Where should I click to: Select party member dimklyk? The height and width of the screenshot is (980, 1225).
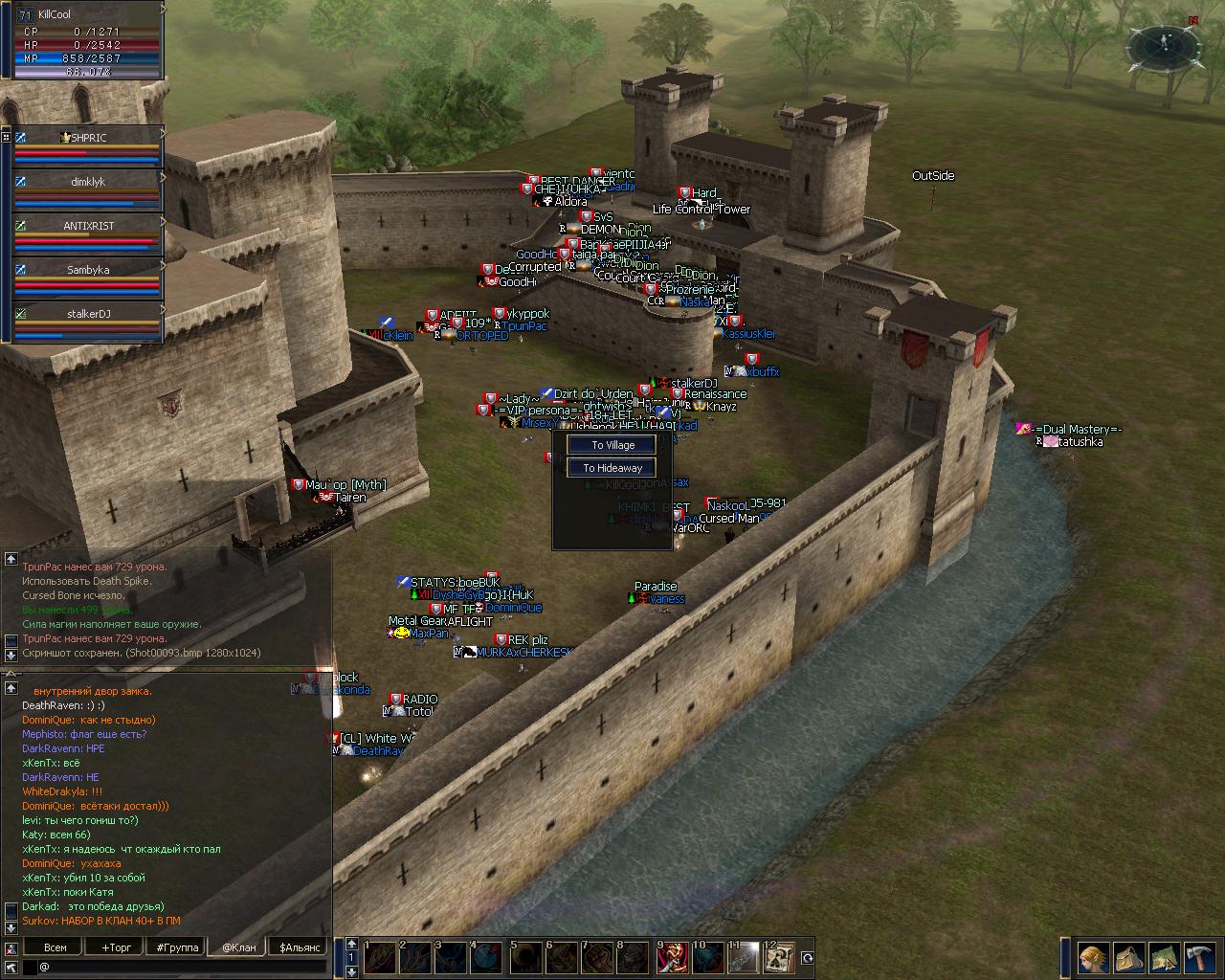pos(87,189)
